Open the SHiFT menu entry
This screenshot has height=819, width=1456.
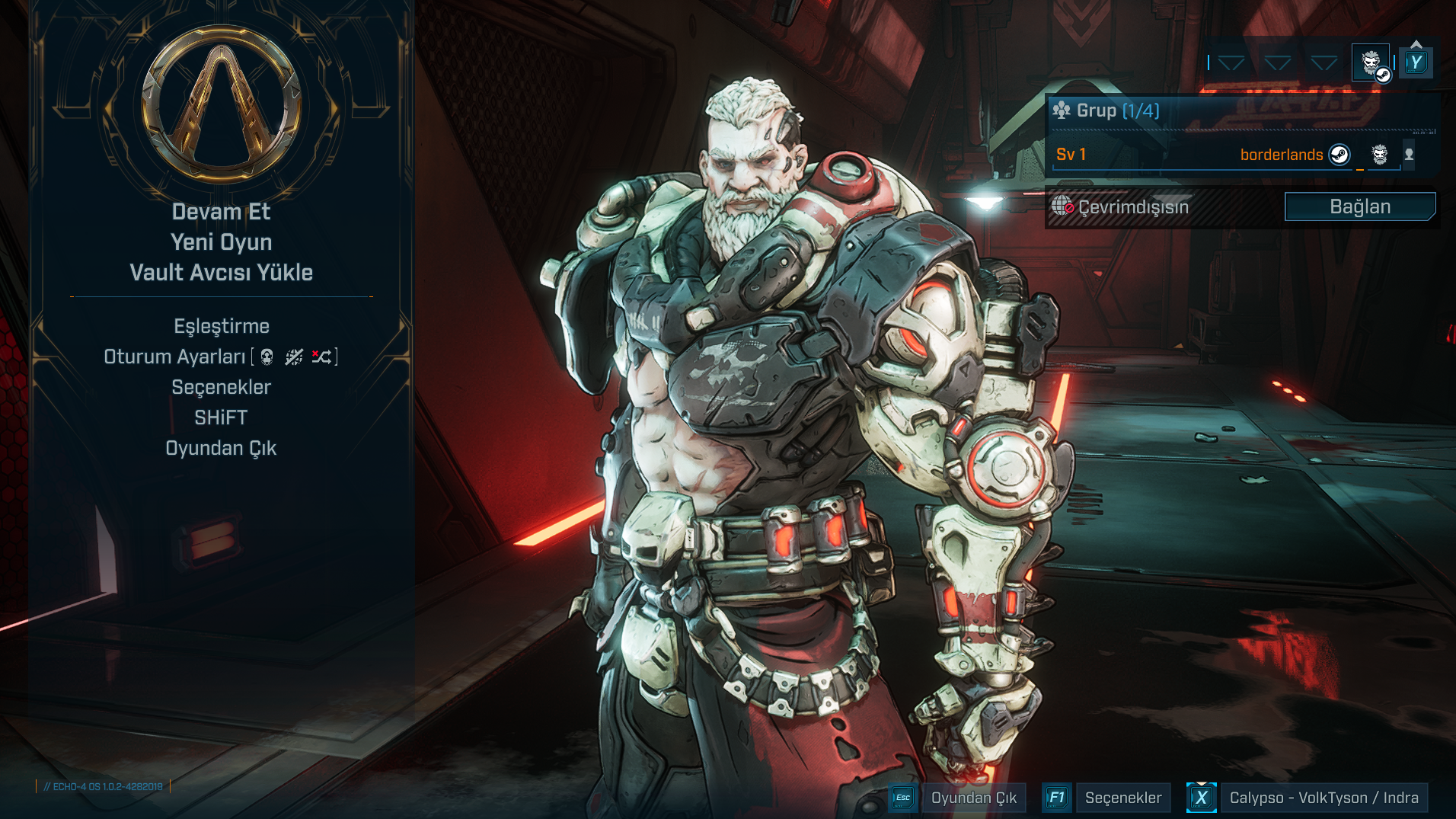click(221, 417)
